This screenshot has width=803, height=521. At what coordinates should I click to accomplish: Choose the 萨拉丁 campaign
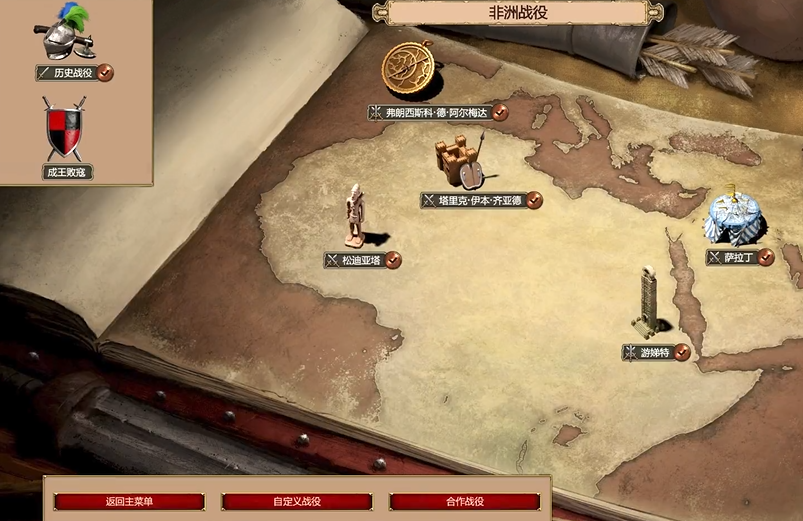click(740, 257)
